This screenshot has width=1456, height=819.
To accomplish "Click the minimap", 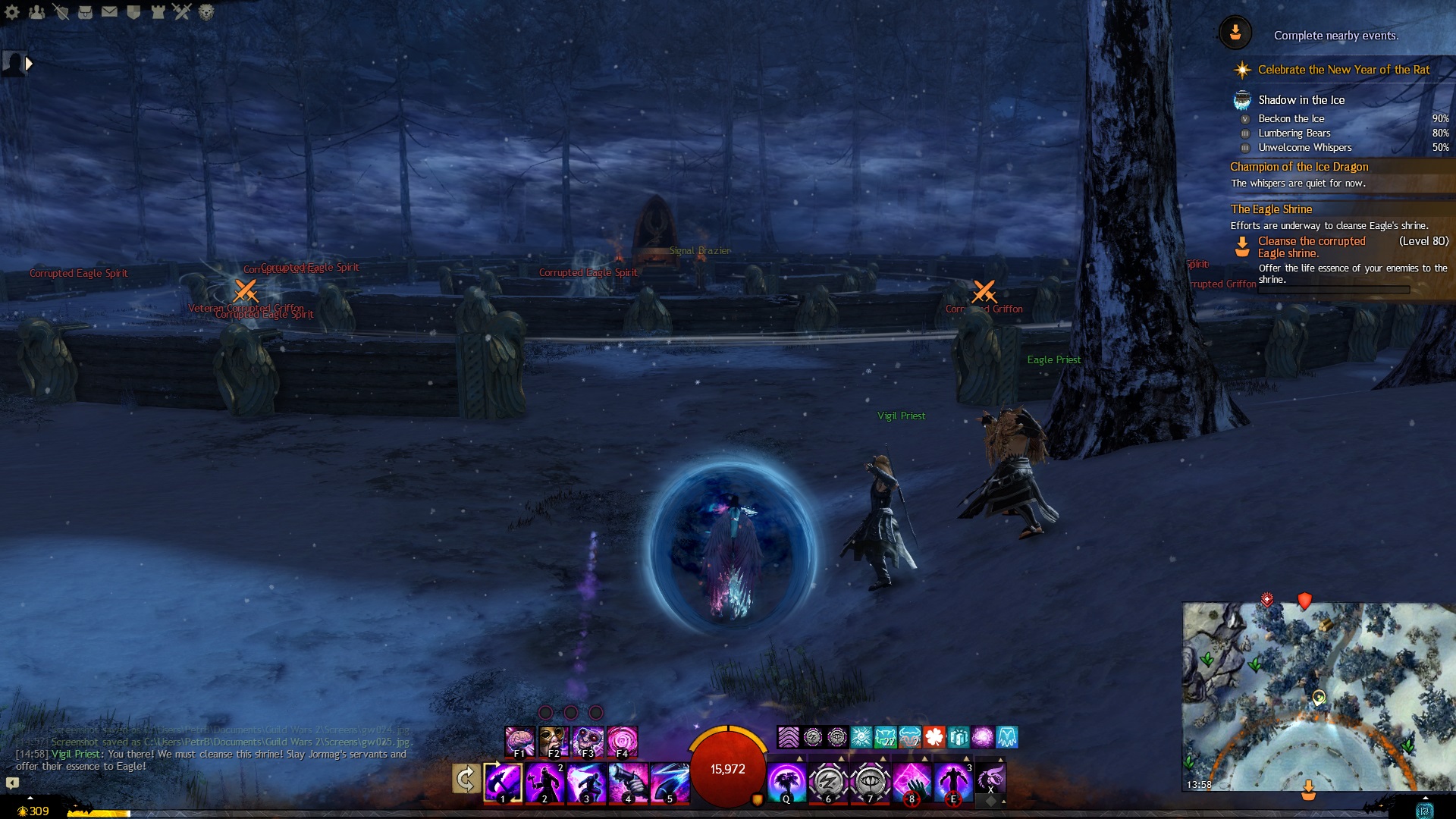I will (1318, 696).
